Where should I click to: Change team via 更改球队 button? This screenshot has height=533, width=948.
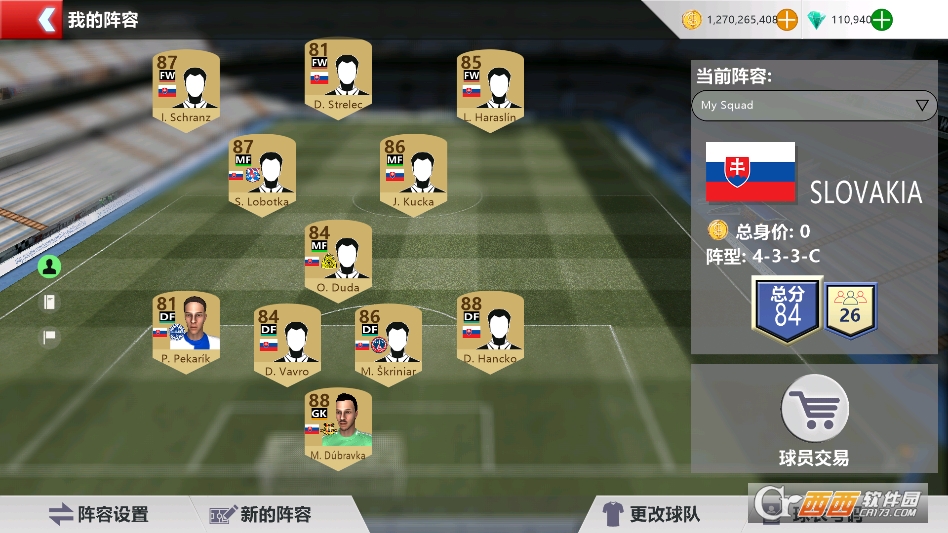650,514
